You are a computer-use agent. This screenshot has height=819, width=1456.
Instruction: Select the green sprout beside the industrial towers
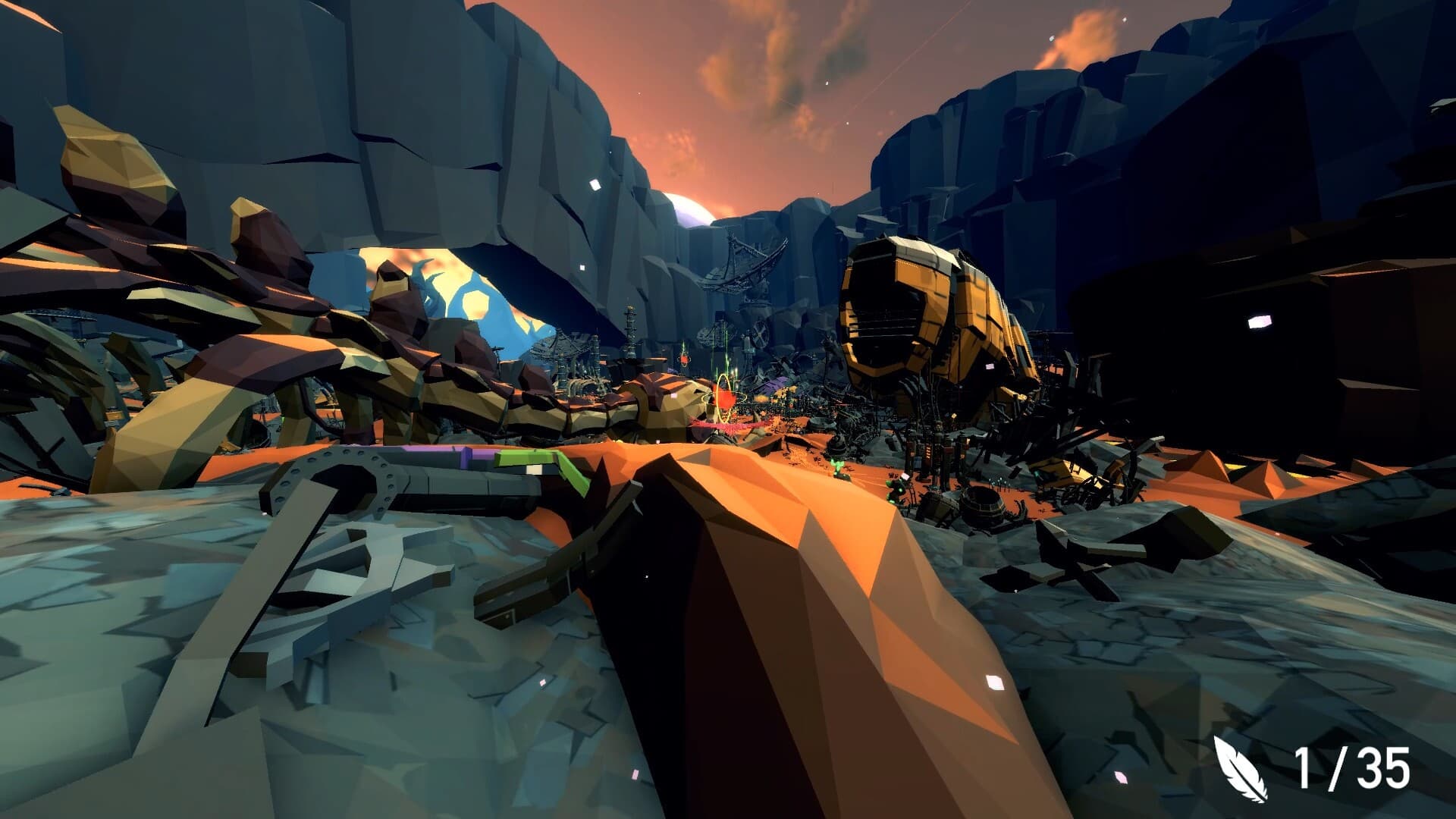click(x=893, y=488)
